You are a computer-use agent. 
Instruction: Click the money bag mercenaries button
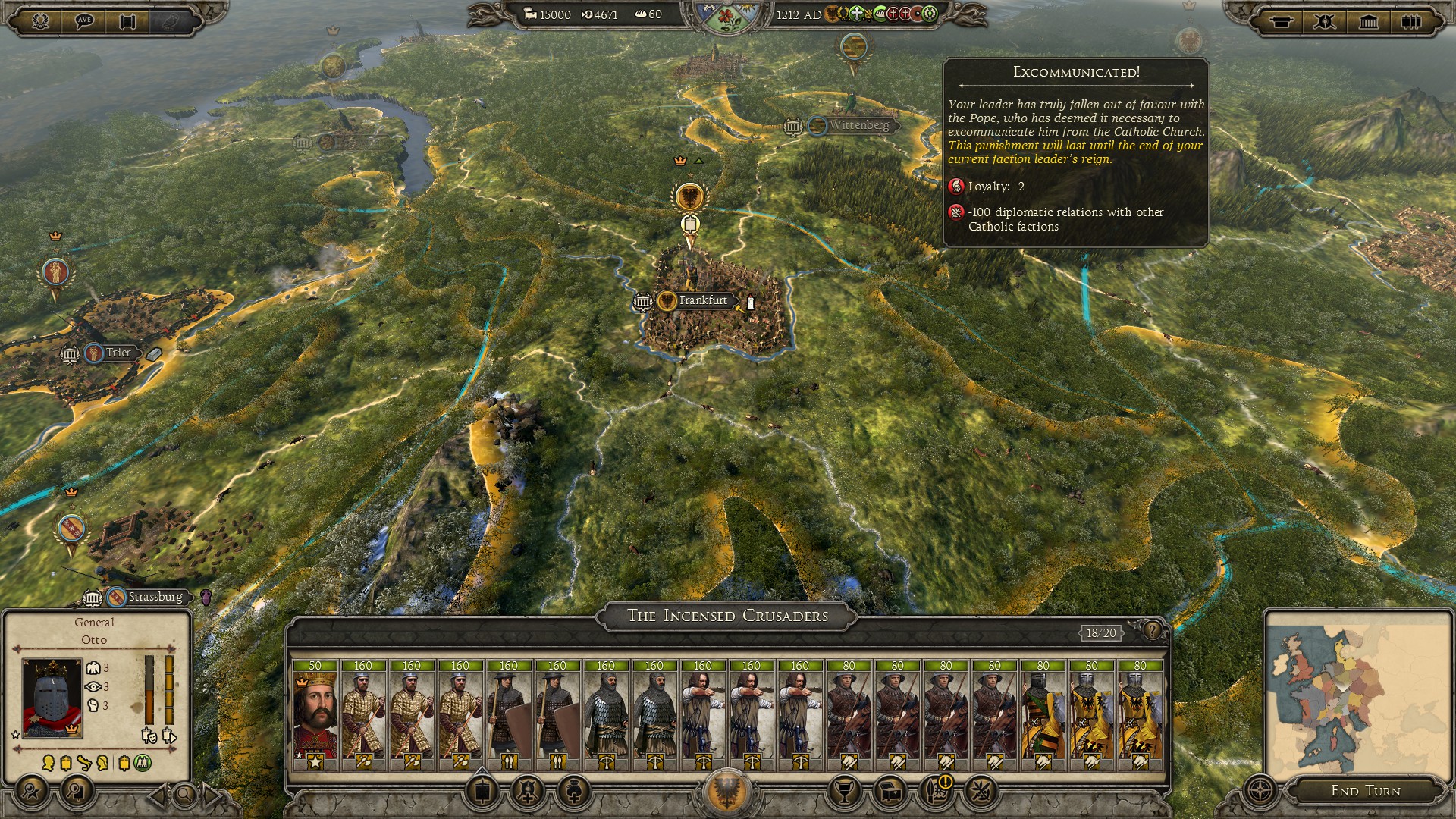[574, 792]
